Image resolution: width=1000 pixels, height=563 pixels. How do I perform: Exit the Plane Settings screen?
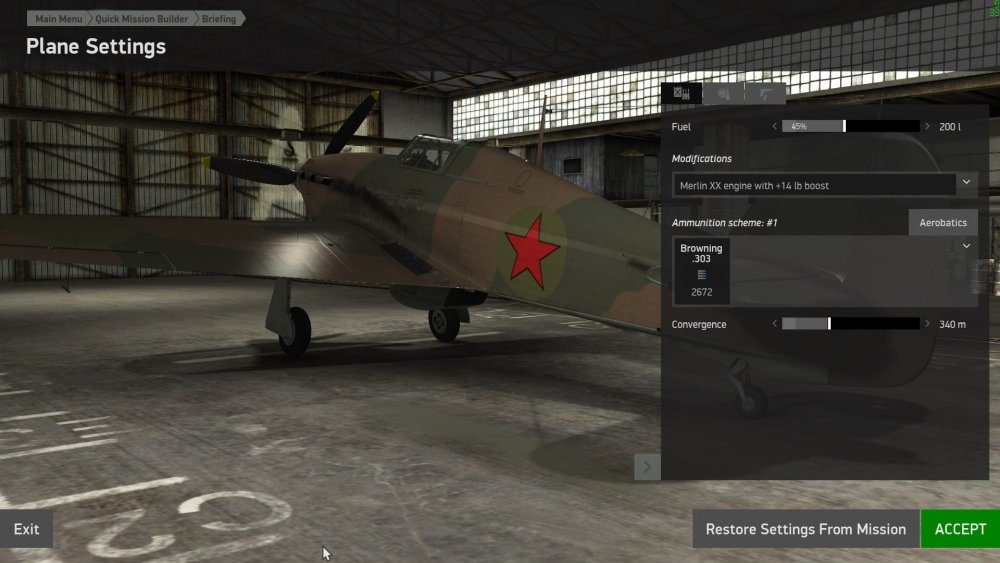click(26, 529)
